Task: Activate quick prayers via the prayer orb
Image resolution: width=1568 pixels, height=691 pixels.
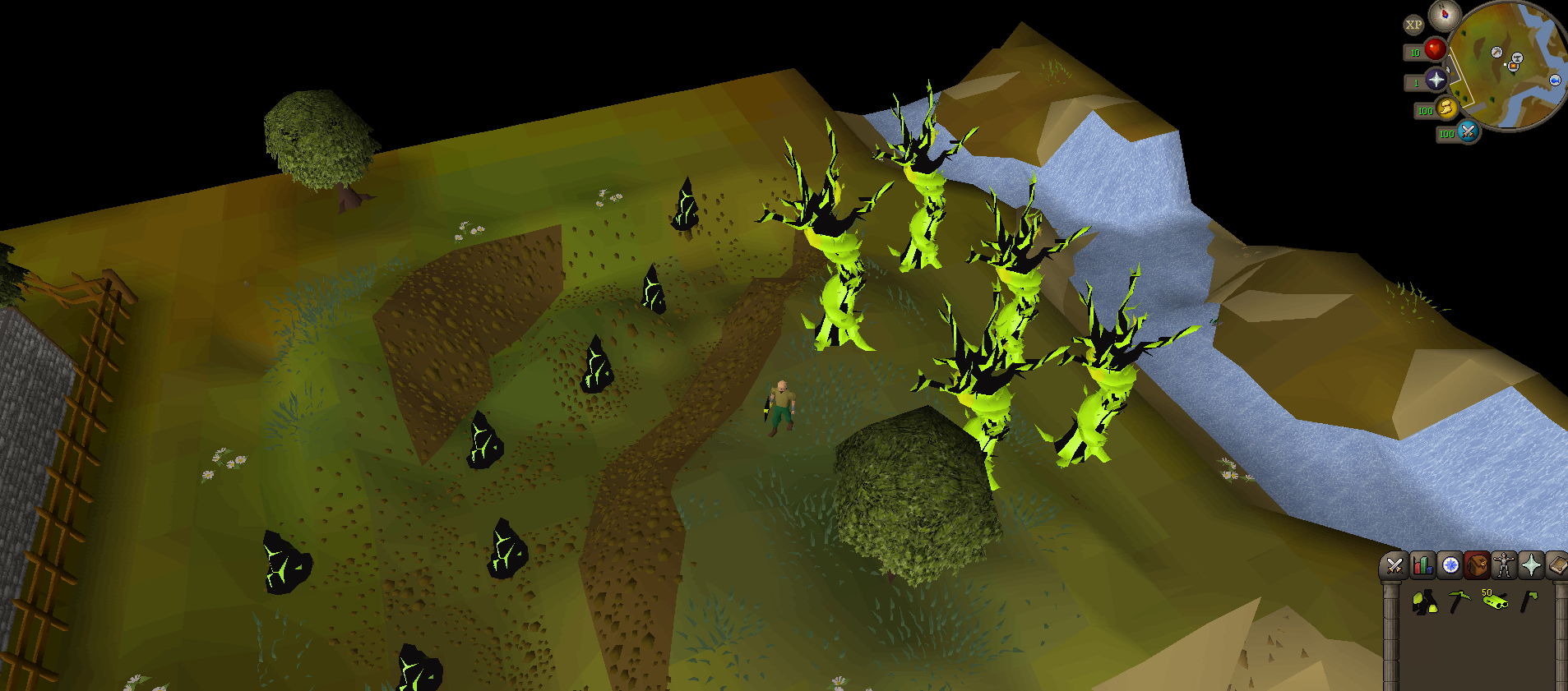Action: click(1436, 81)
